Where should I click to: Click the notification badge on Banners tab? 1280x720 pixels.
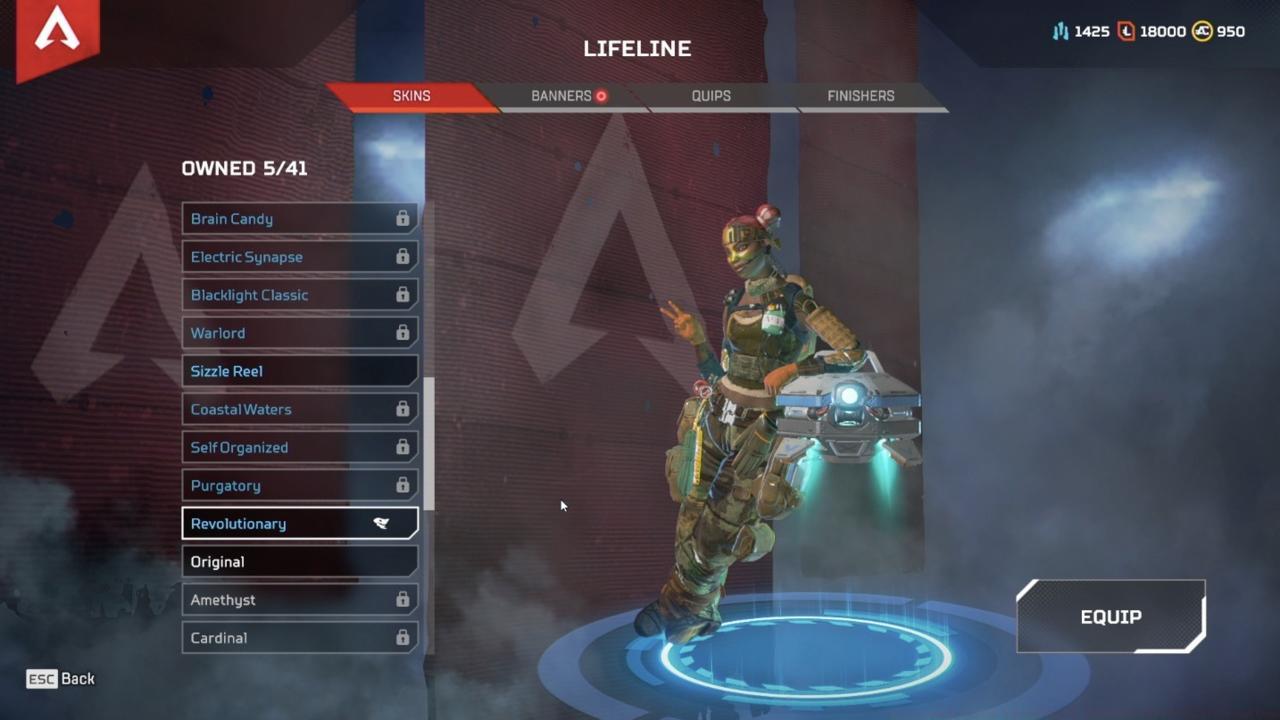[x=601, y=96]
